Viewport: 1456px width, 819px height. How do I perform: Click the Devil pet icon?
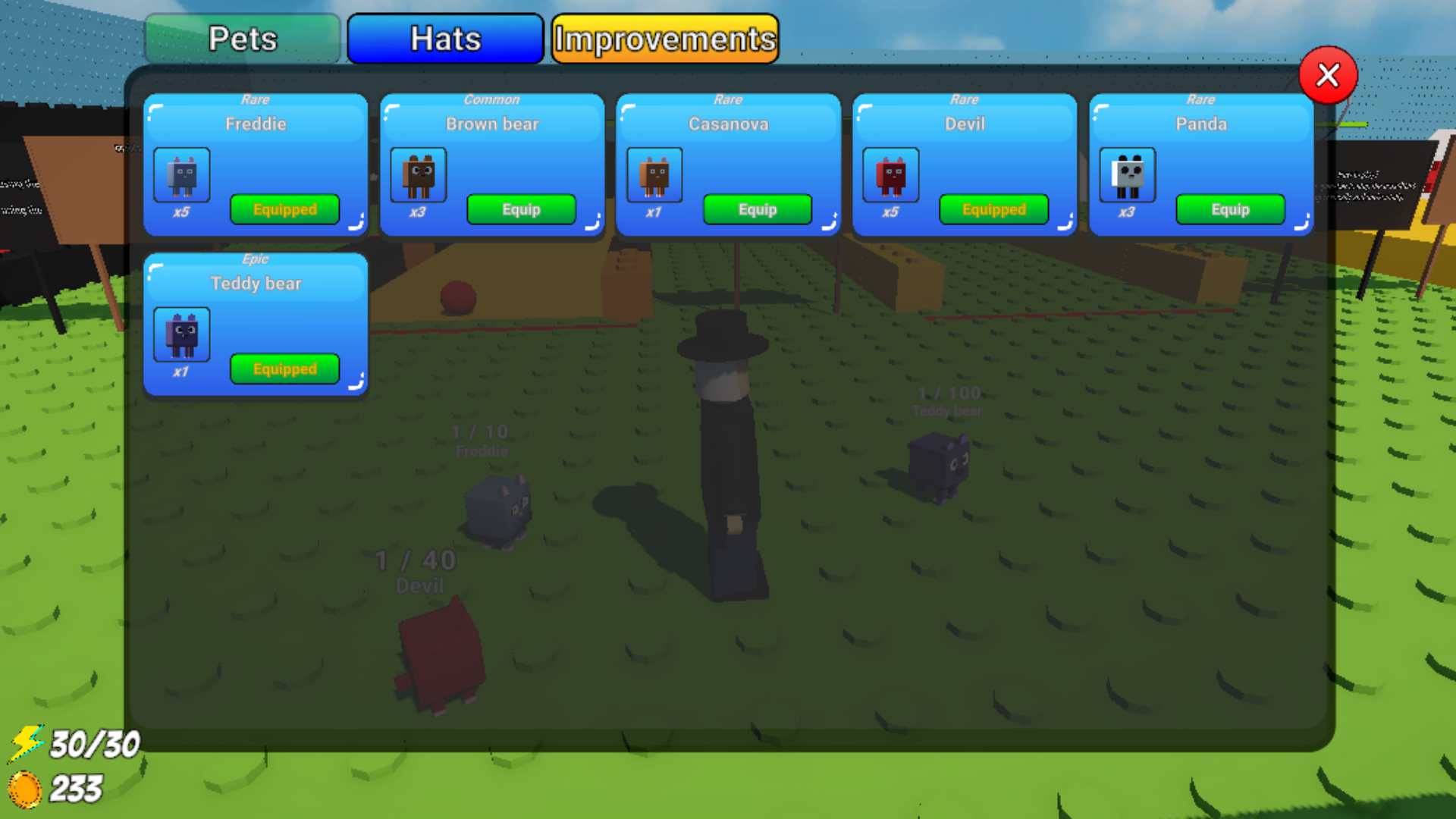coord(890,176)
